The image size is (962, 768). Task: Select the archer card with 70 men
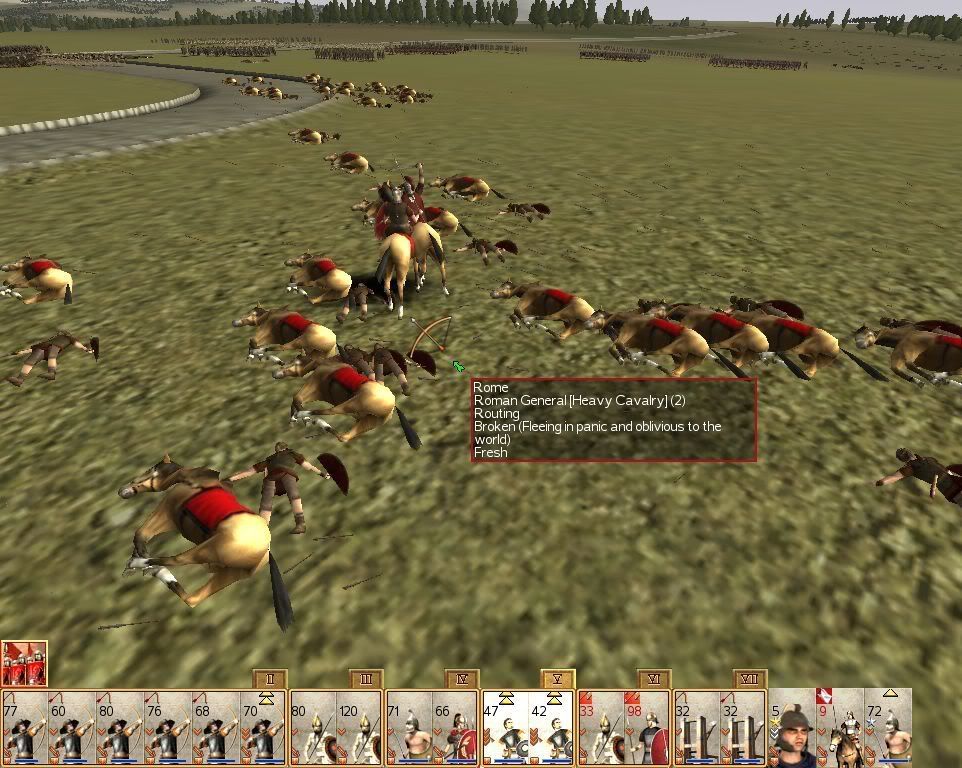pos(263,726)
